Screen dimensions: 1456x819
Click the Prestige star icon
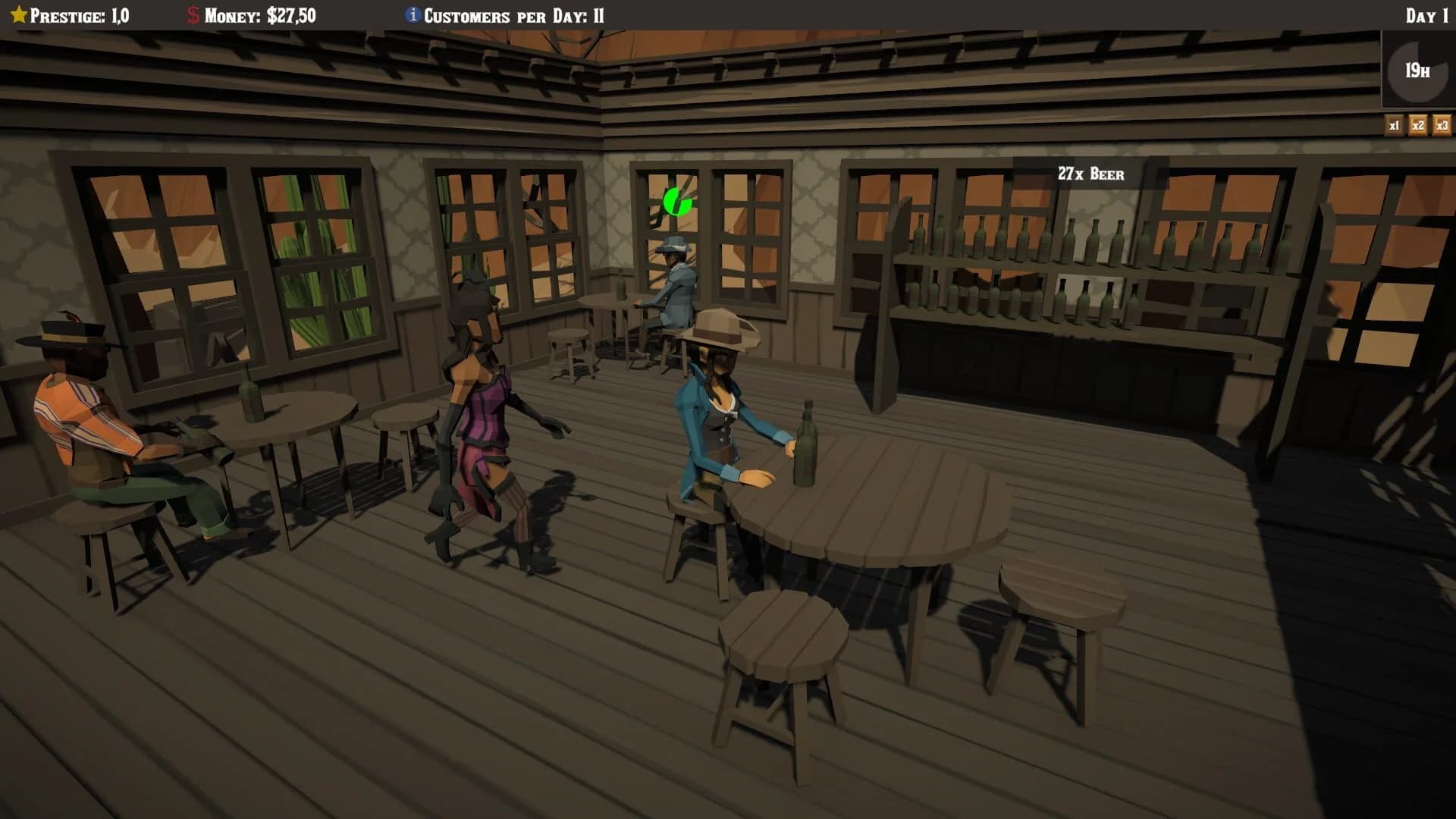(18, 13)
